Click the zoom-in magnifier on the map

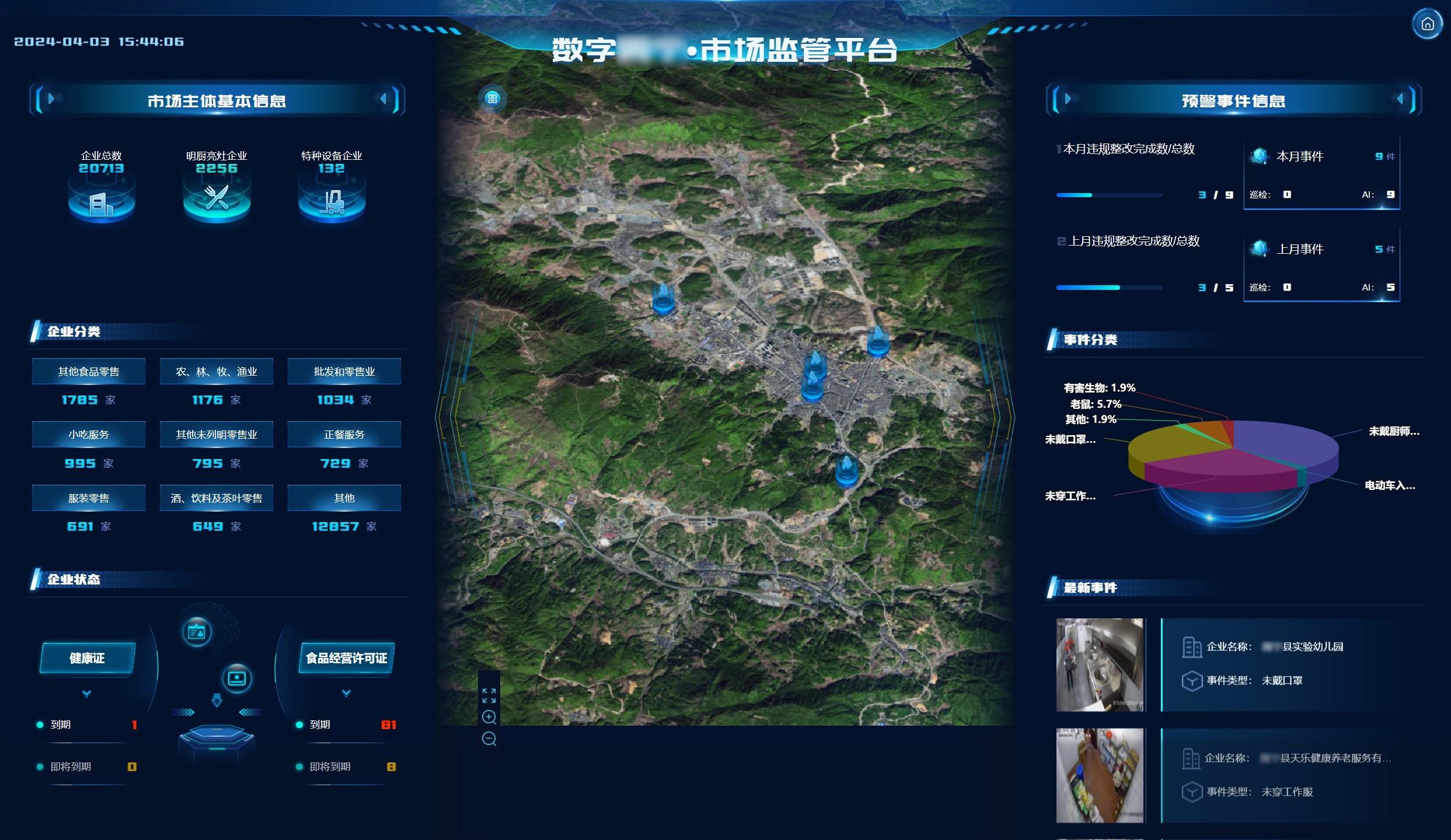[x=489, y=717]
